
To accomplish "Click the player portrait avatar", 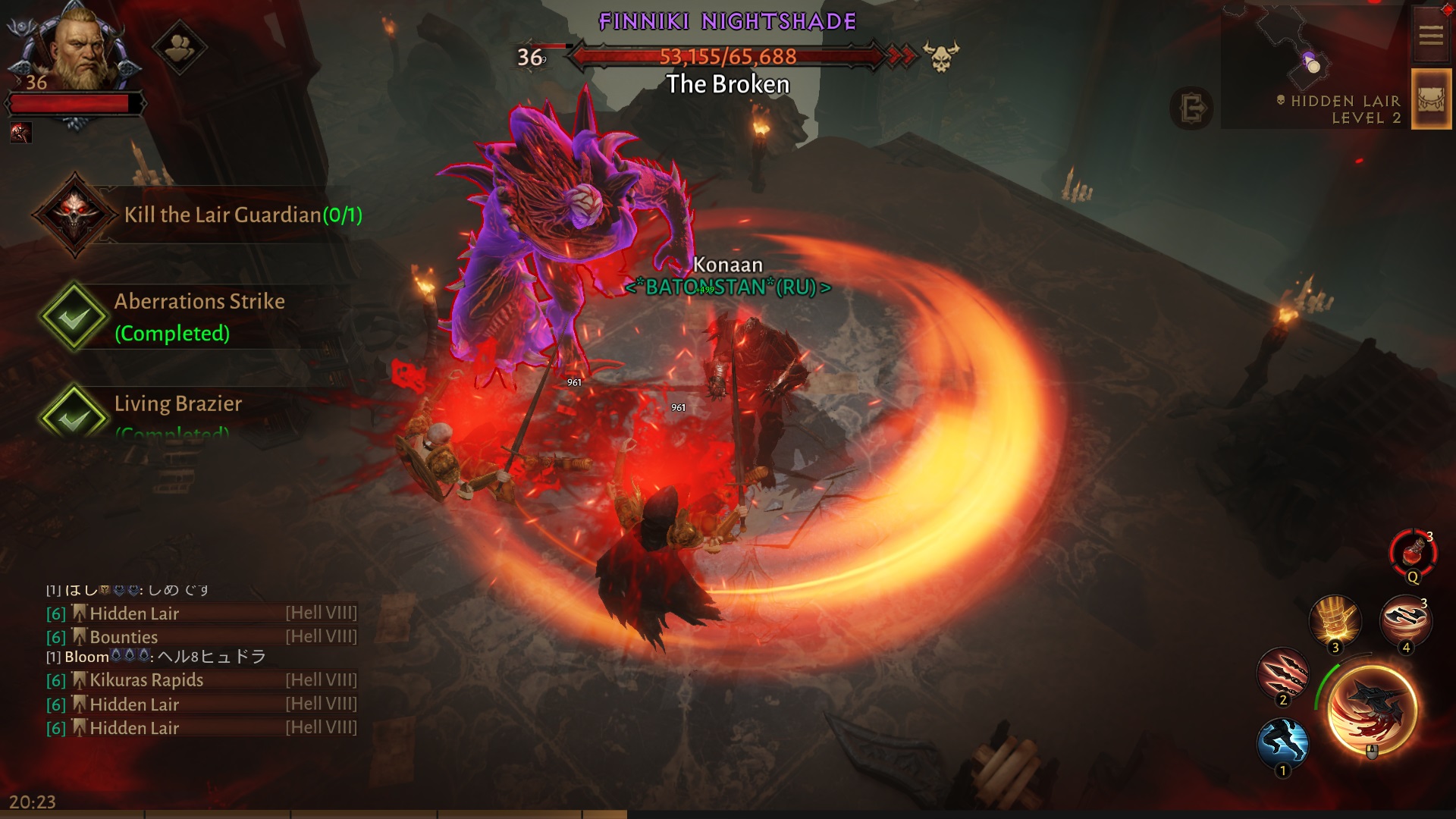I will coord(77,47).
